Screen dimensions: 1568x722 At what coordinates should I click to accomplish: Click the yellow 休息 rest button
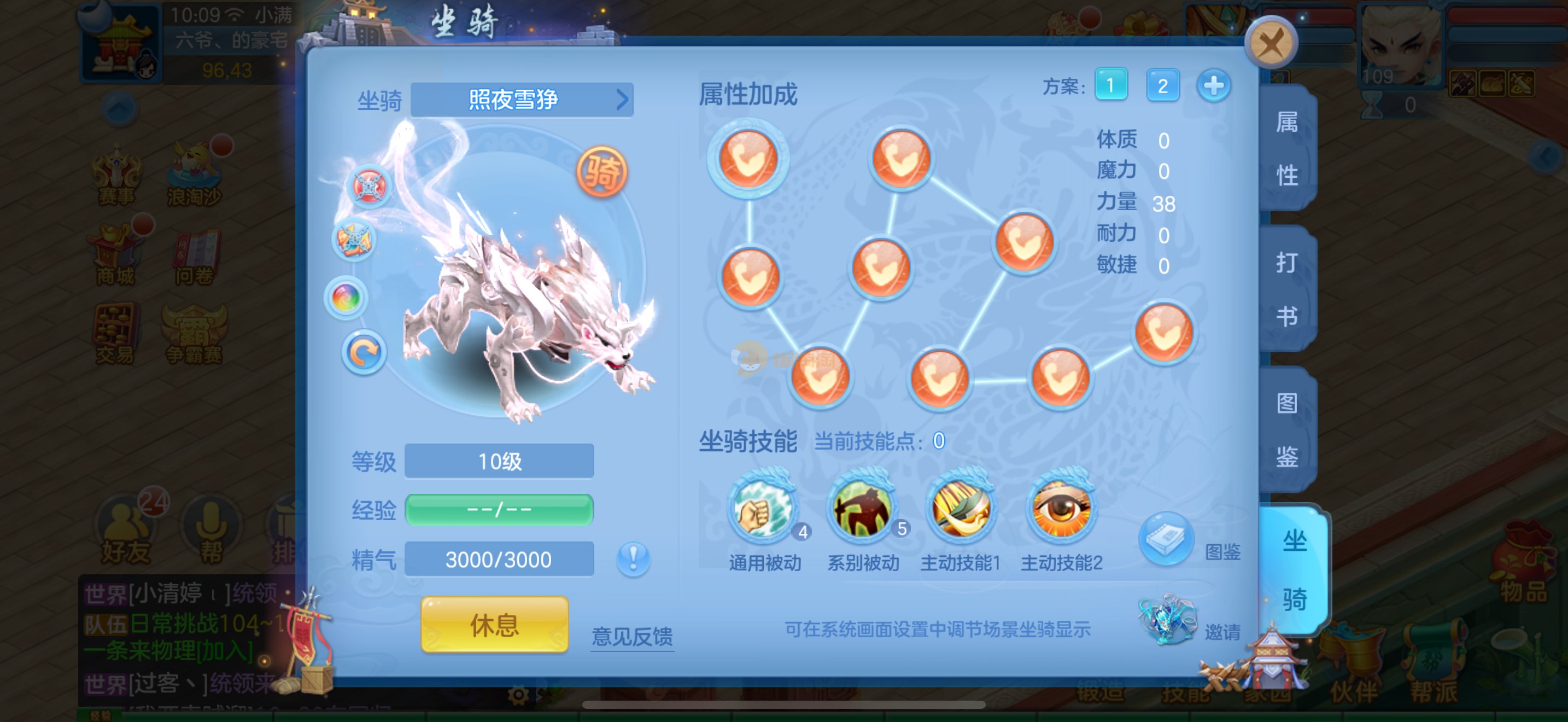(494, 625)
